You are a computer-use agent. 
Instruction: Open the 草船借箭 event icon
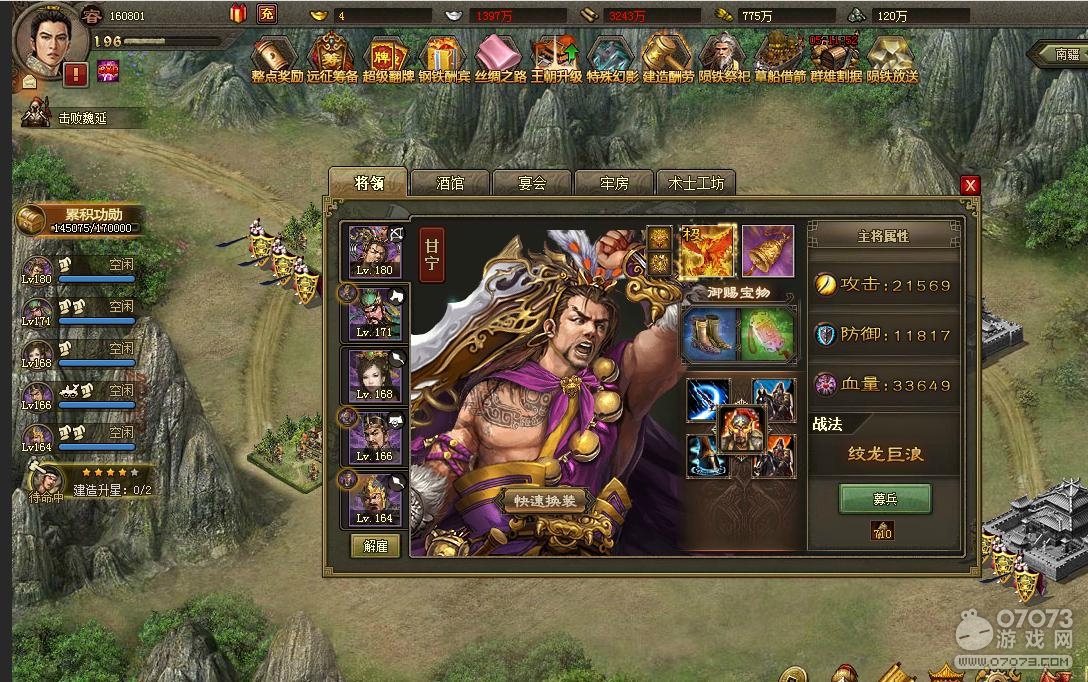tap(780, 60)
